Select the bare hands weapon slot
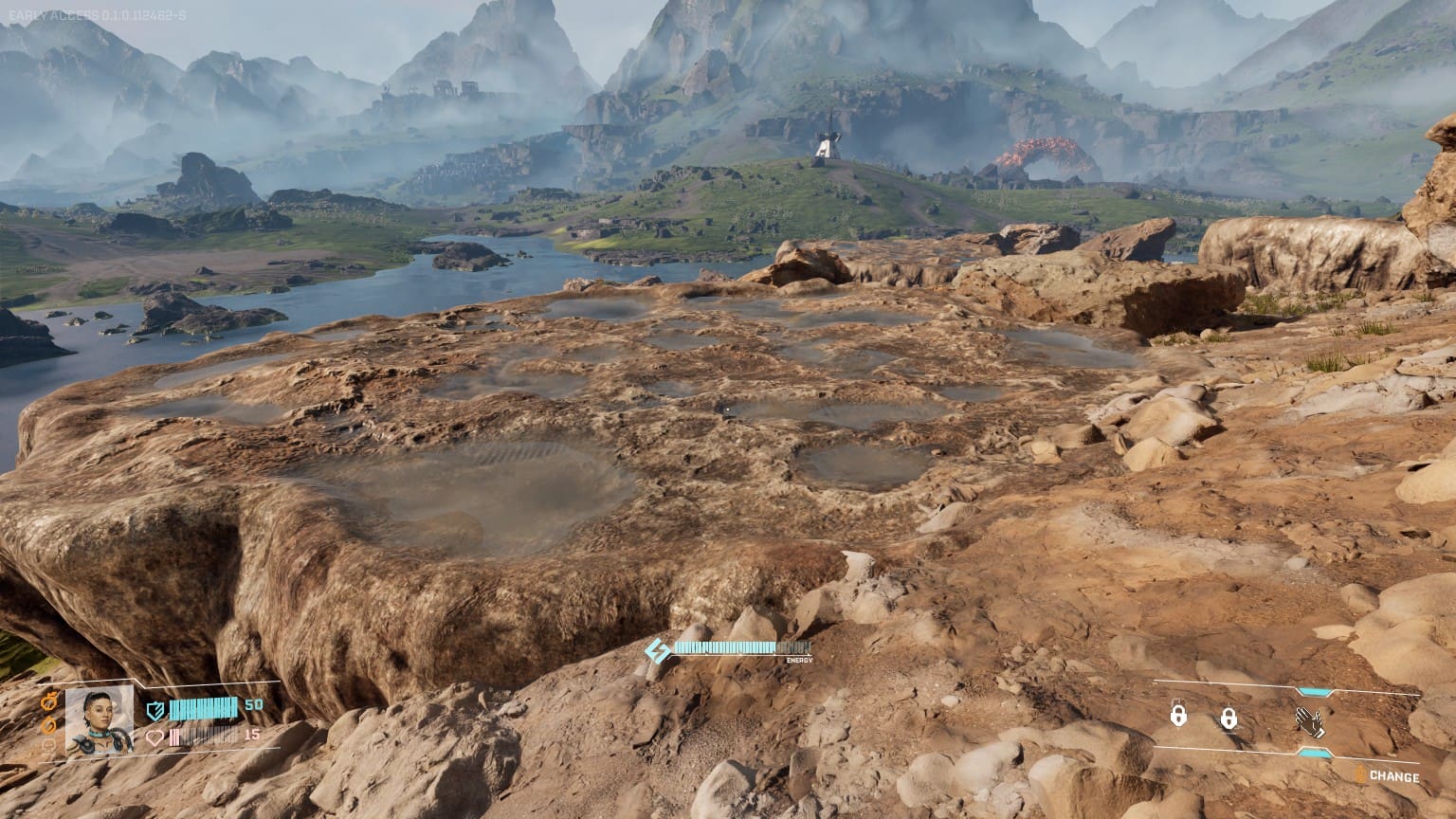1456x819 pixels. pos(1310,721)
